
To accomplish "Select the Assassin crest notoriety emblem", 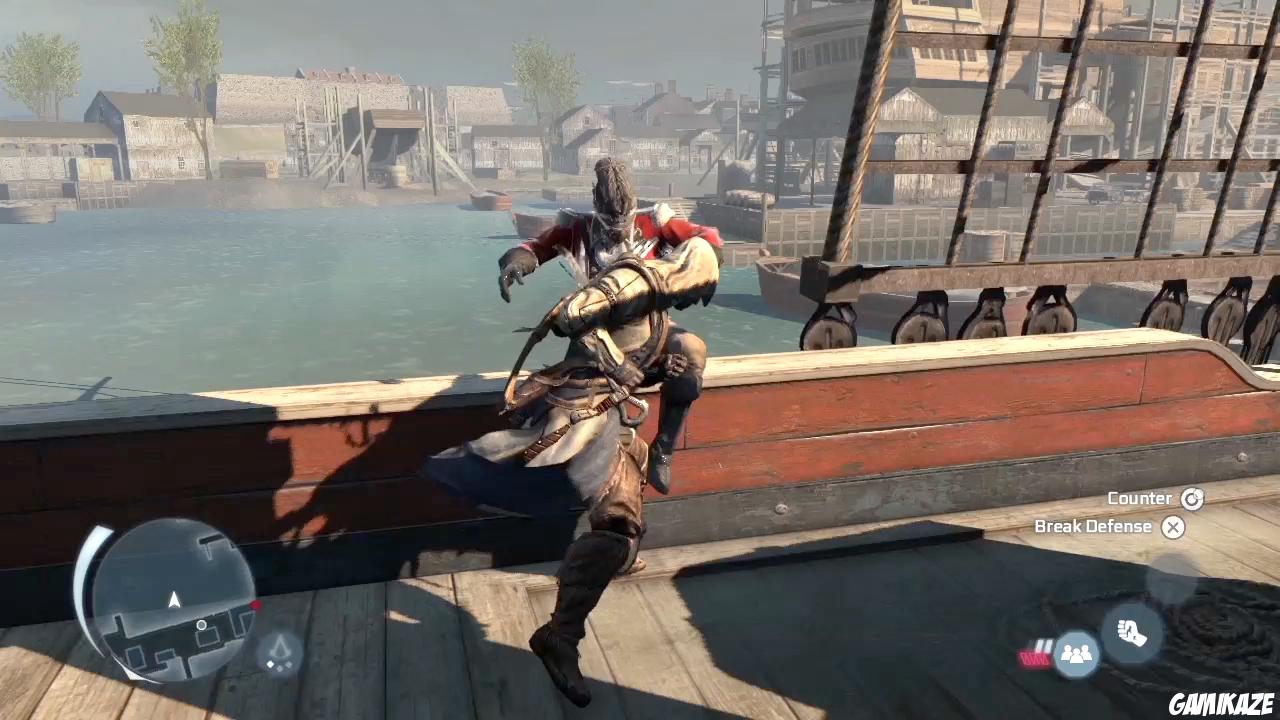I will (x=279, y=650).
